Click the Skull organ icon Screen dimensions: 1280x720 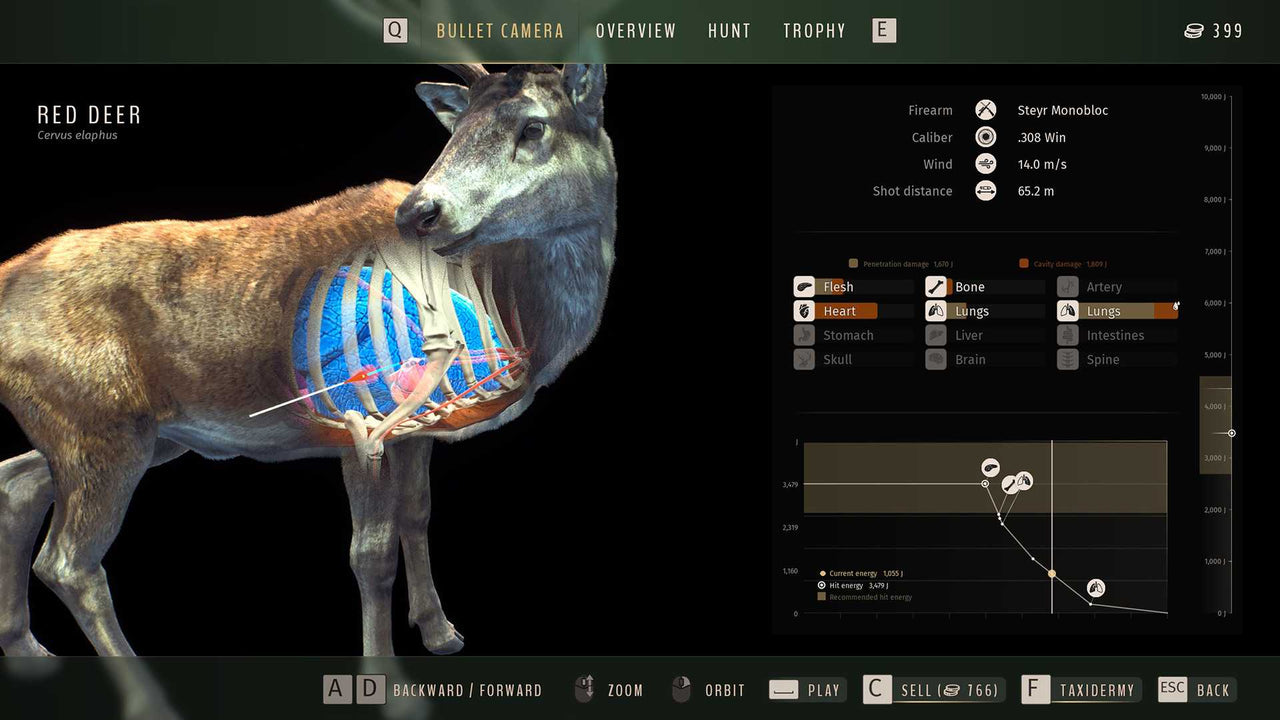[804, 359]
